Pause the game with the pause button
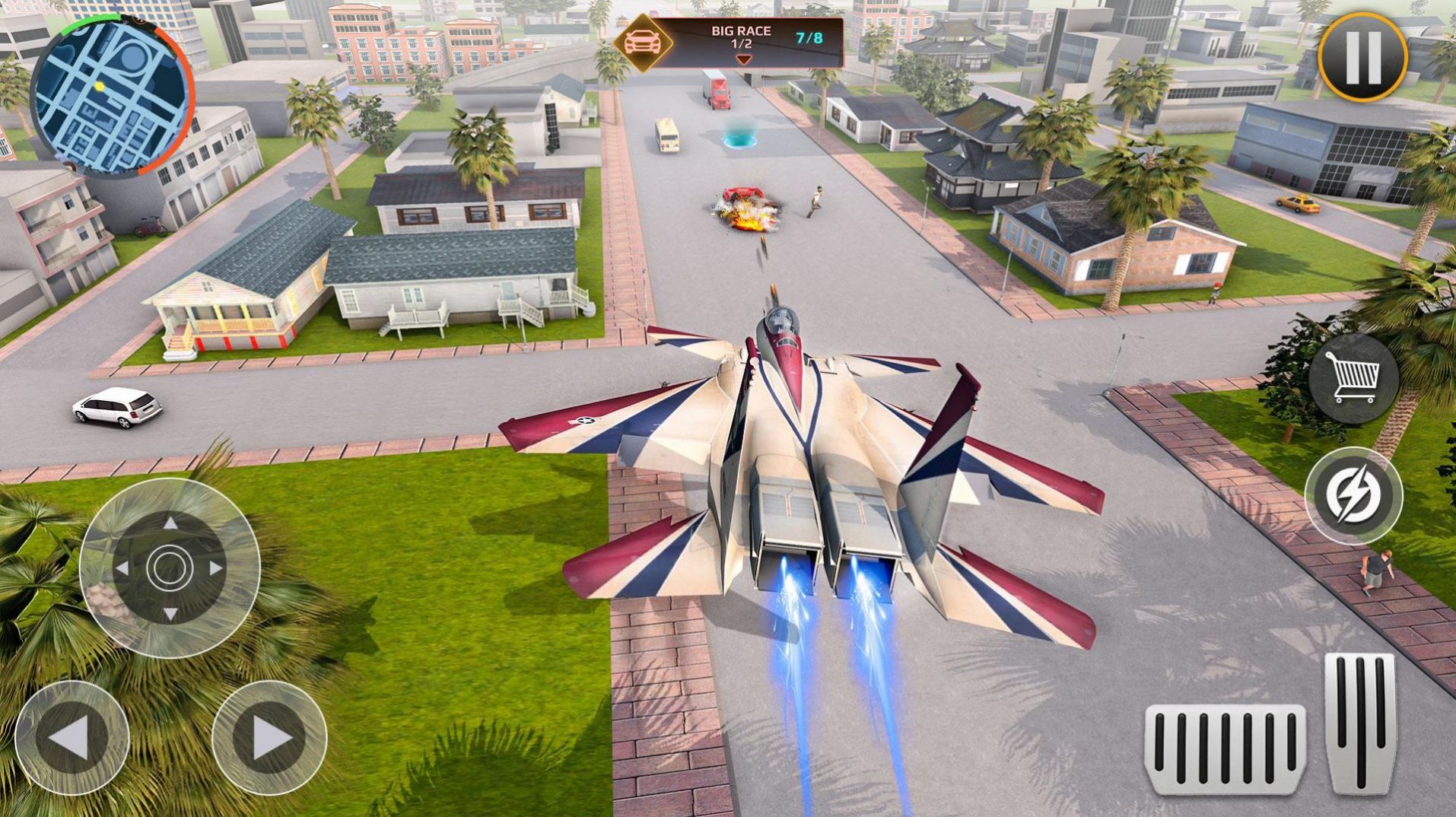The image size is (1456, 817). click(1362, 57)
